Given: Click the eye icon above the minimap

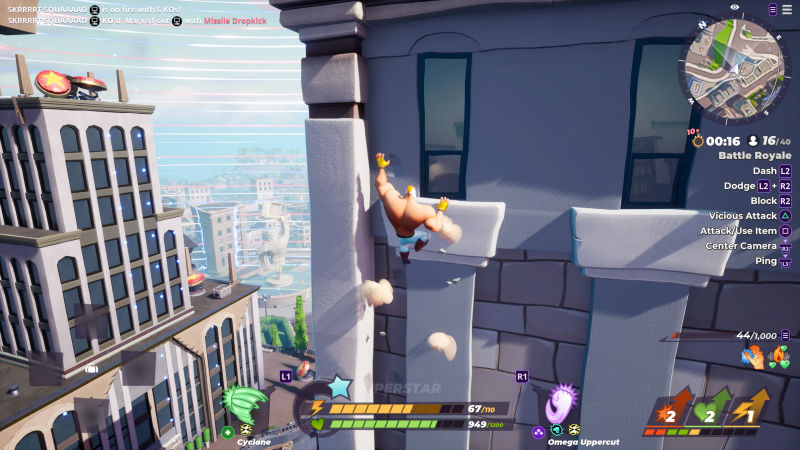Looking at the screenshot, I should (x=735, y=7).
